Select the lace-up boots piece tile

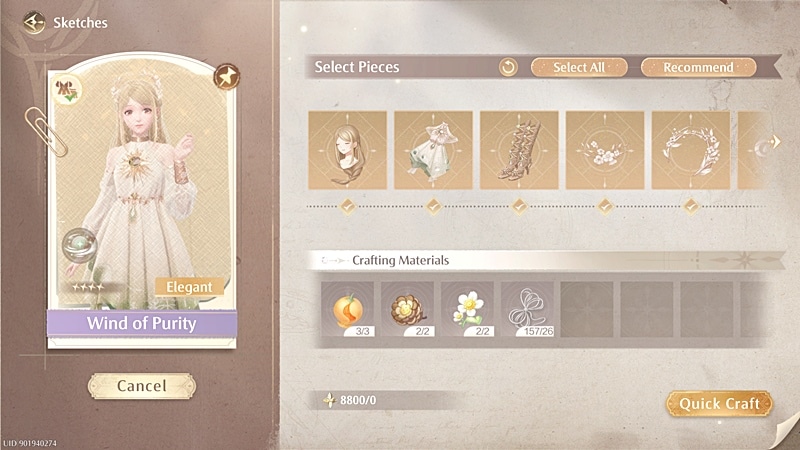click(x=519, y=150)
